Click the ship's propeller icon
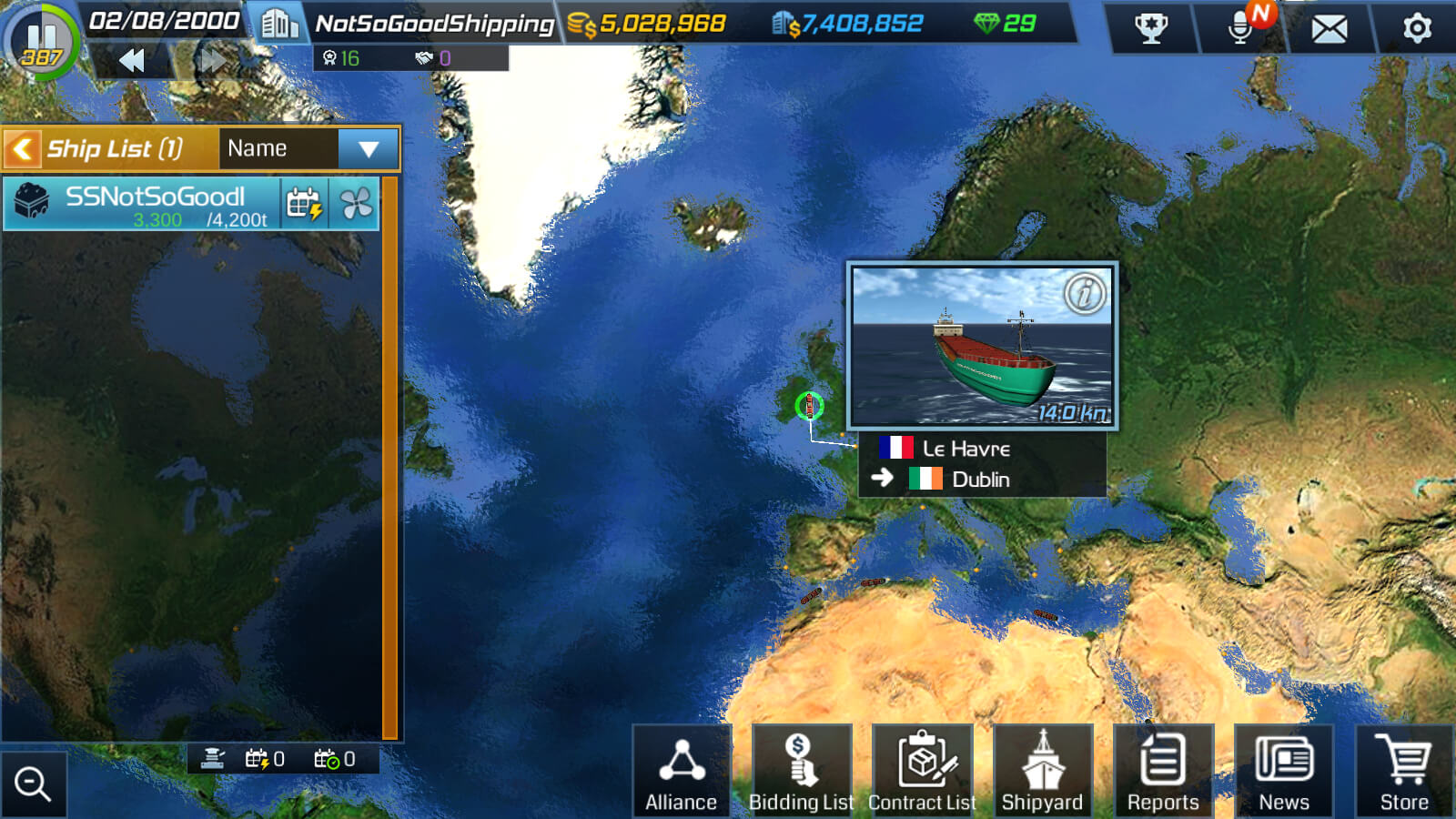Image resolution: width=1456 pixels, height=819 pixels. coord(356,204)
